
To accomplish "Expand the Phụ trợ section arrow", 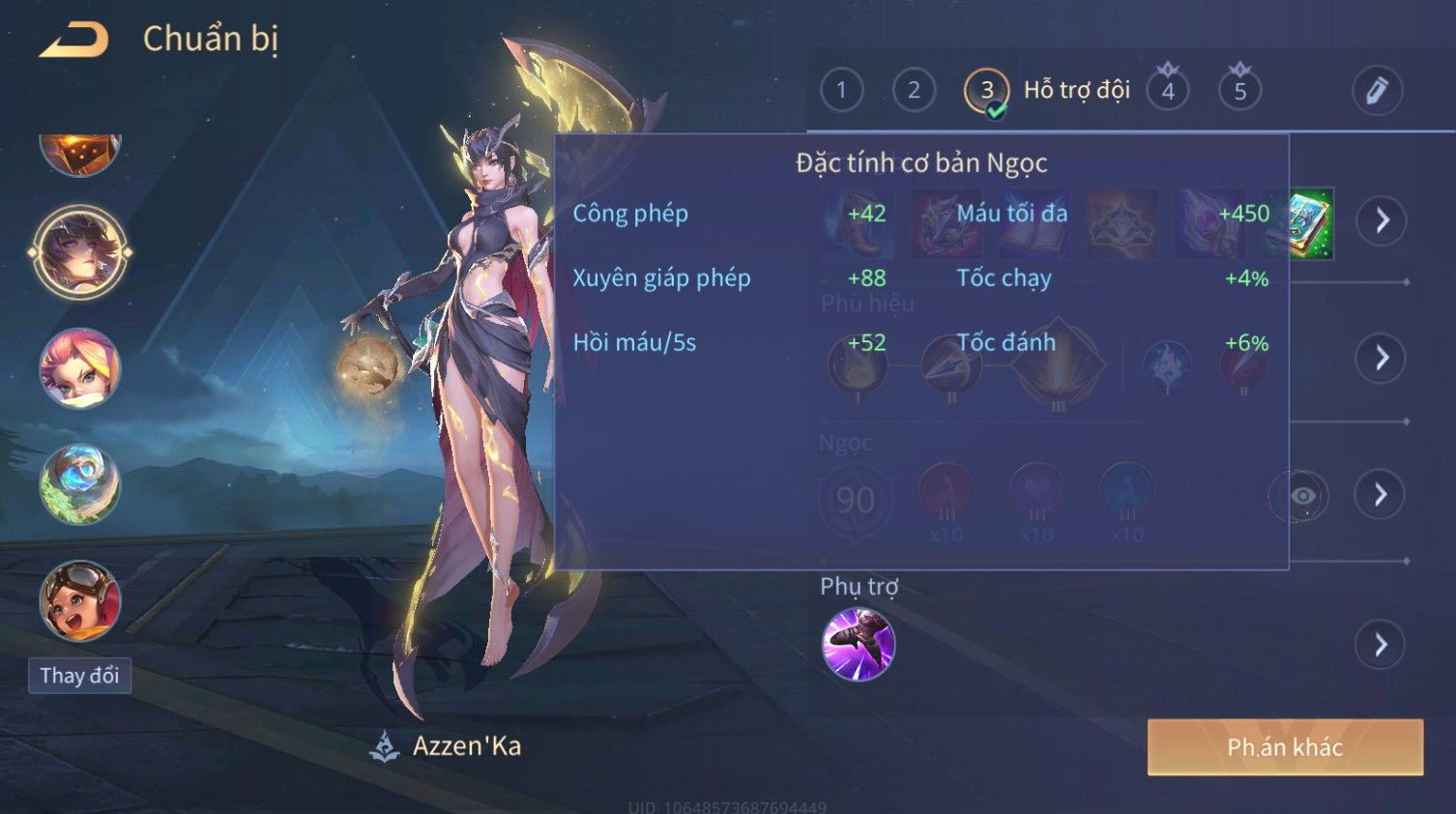I will coord(1382,644).
